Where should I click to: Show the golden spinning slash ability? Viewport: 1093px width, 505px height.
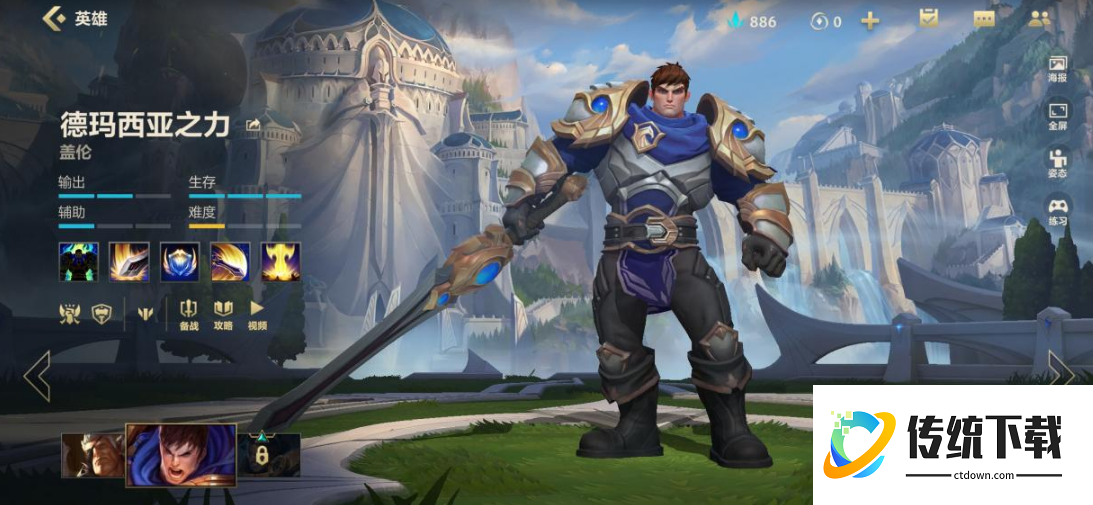click(230, 261)
